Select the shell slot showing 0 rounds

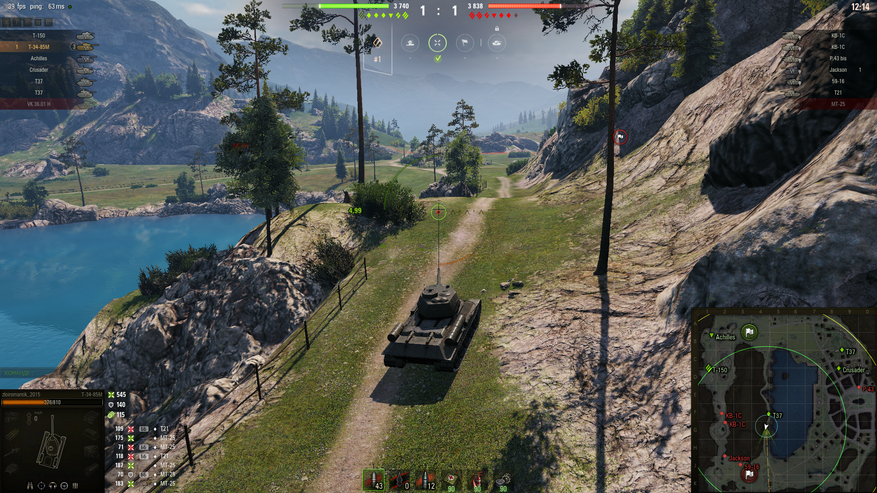(401, 480)
